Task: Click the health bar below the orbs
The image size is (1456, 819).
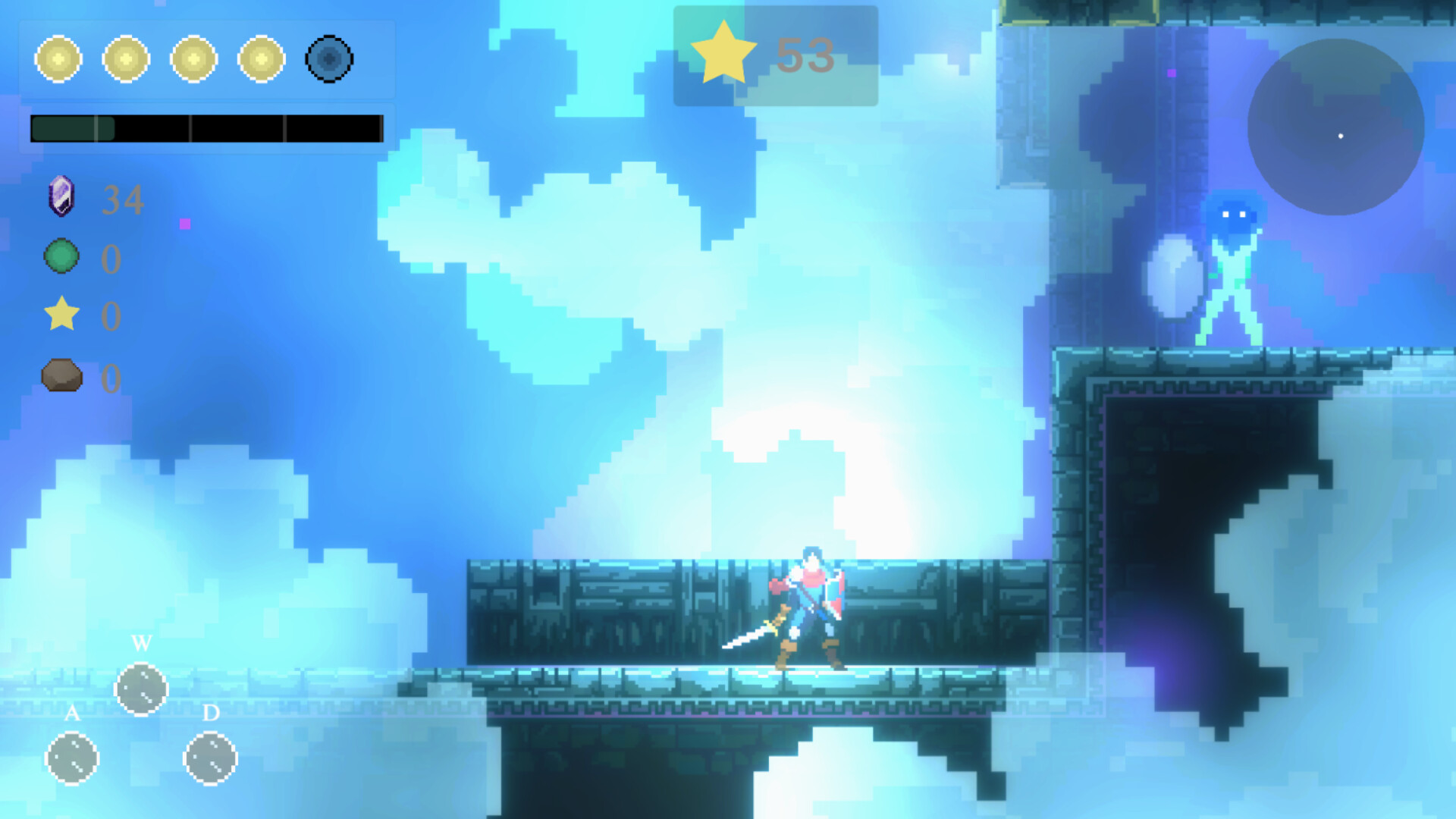Action: click(206, 128)
